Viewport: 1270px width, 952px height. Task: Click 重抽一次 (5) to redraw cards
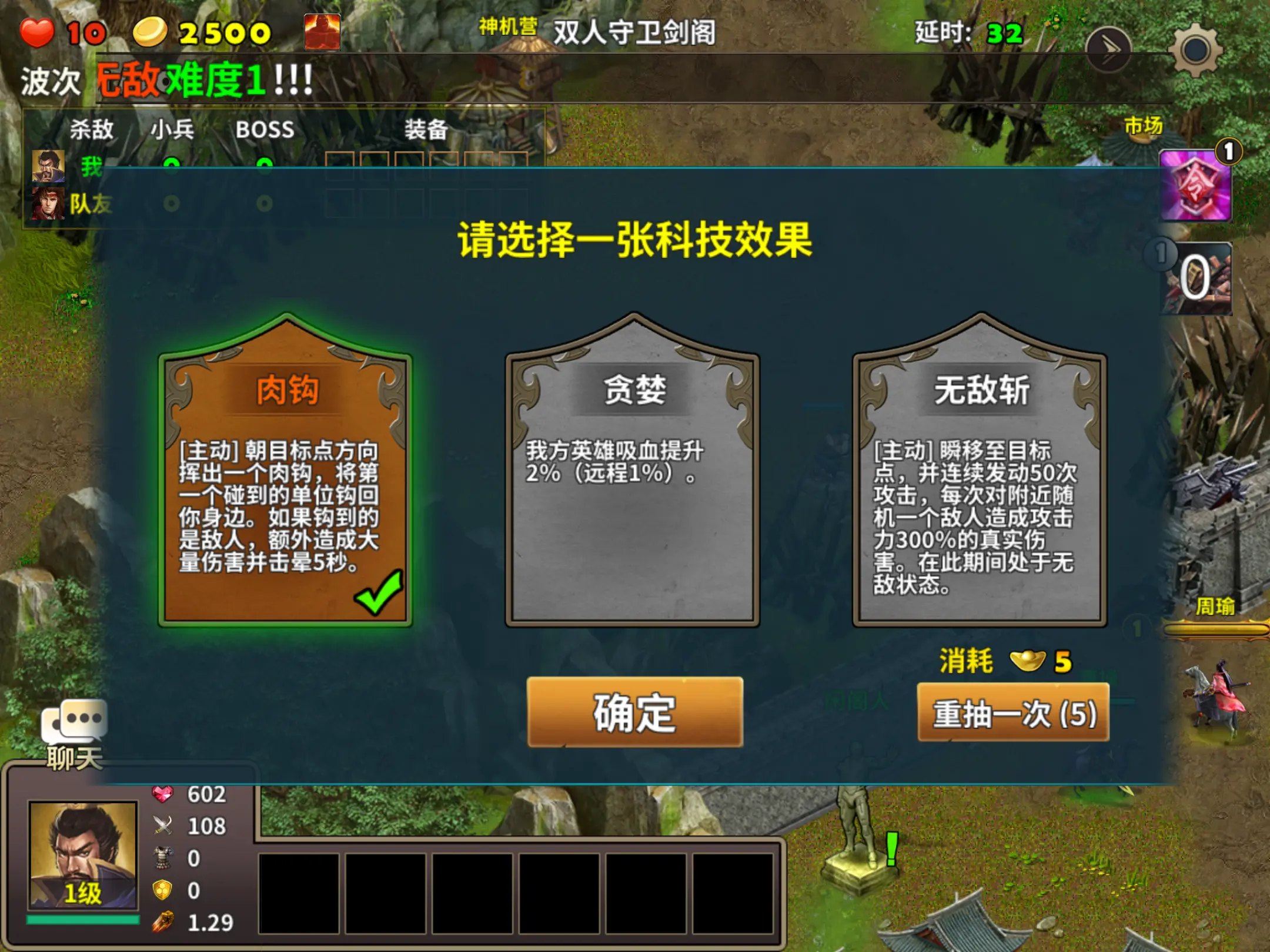click(1012, 714)
